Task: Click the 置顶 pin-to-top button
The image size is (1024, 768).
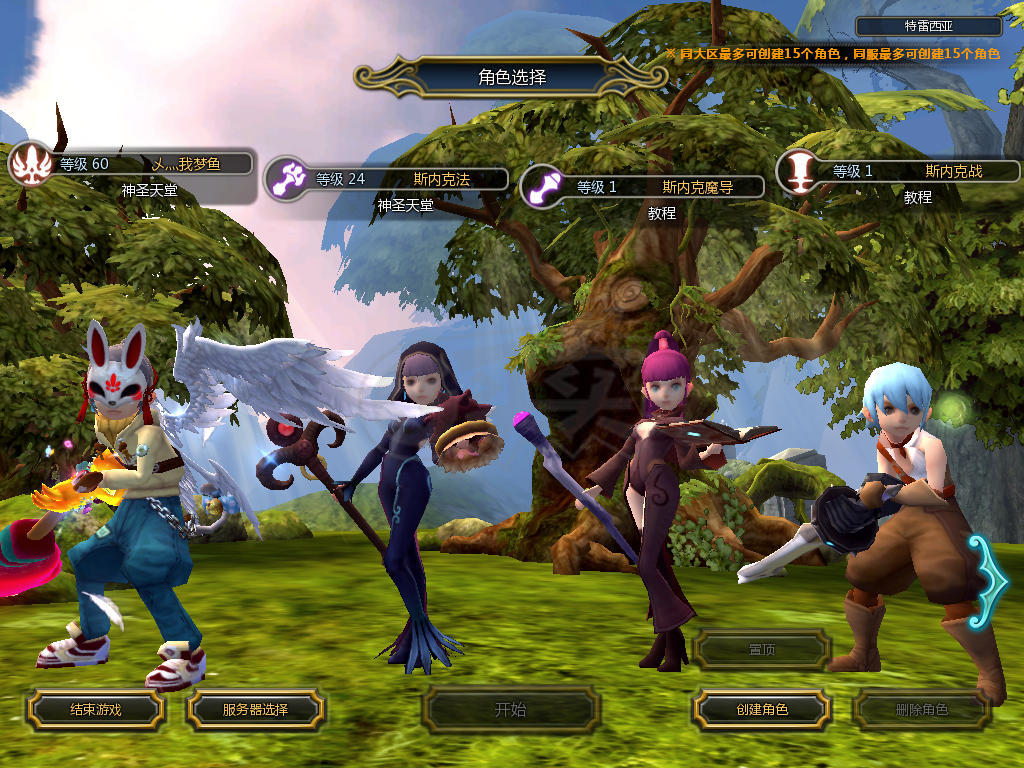Action: (762, 650)
